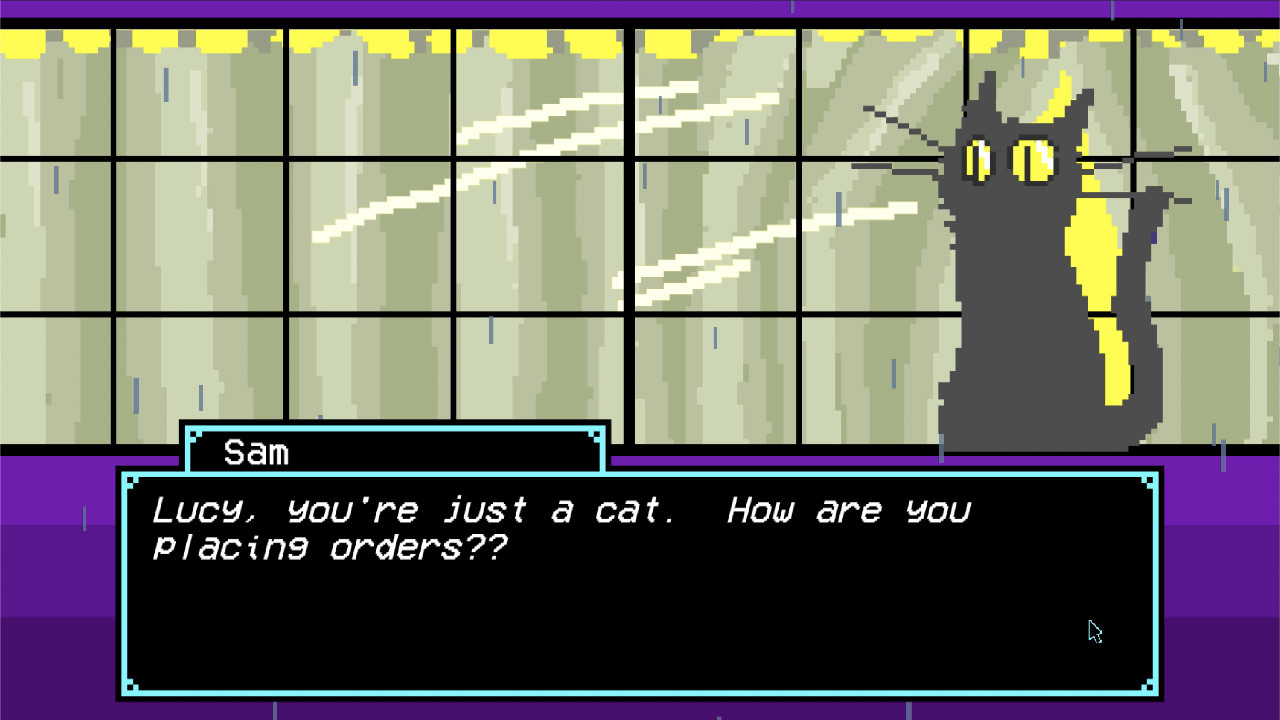Click the phrase 'placing orders??' in the dialogue
Screen dimensions: 1280x720
[330, 548]
